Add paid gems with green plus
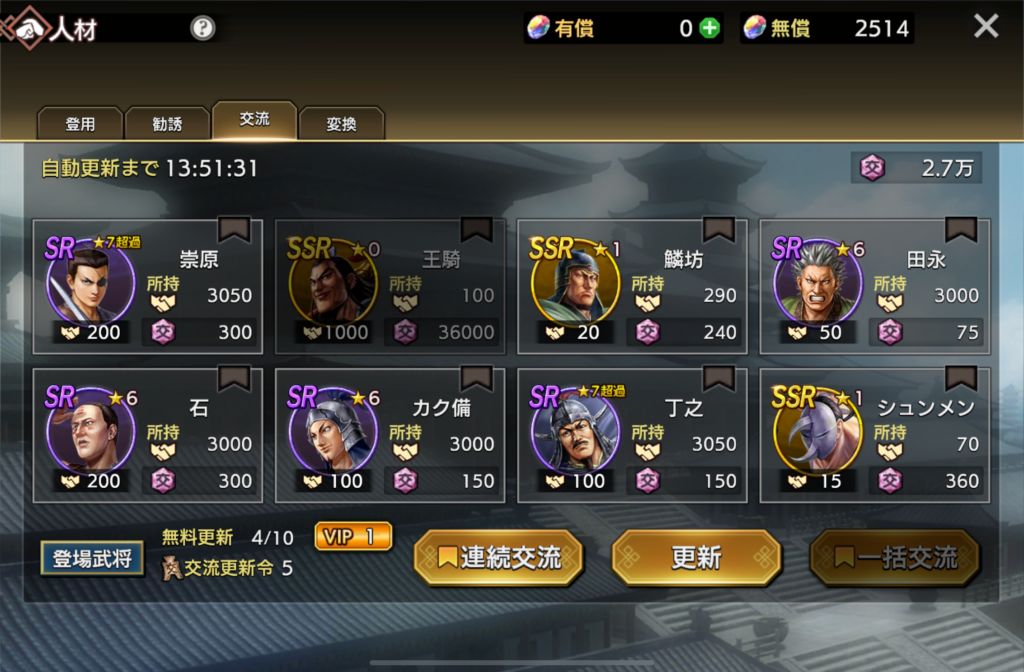This screenshot has height=672, width=1024. point(709,28)
